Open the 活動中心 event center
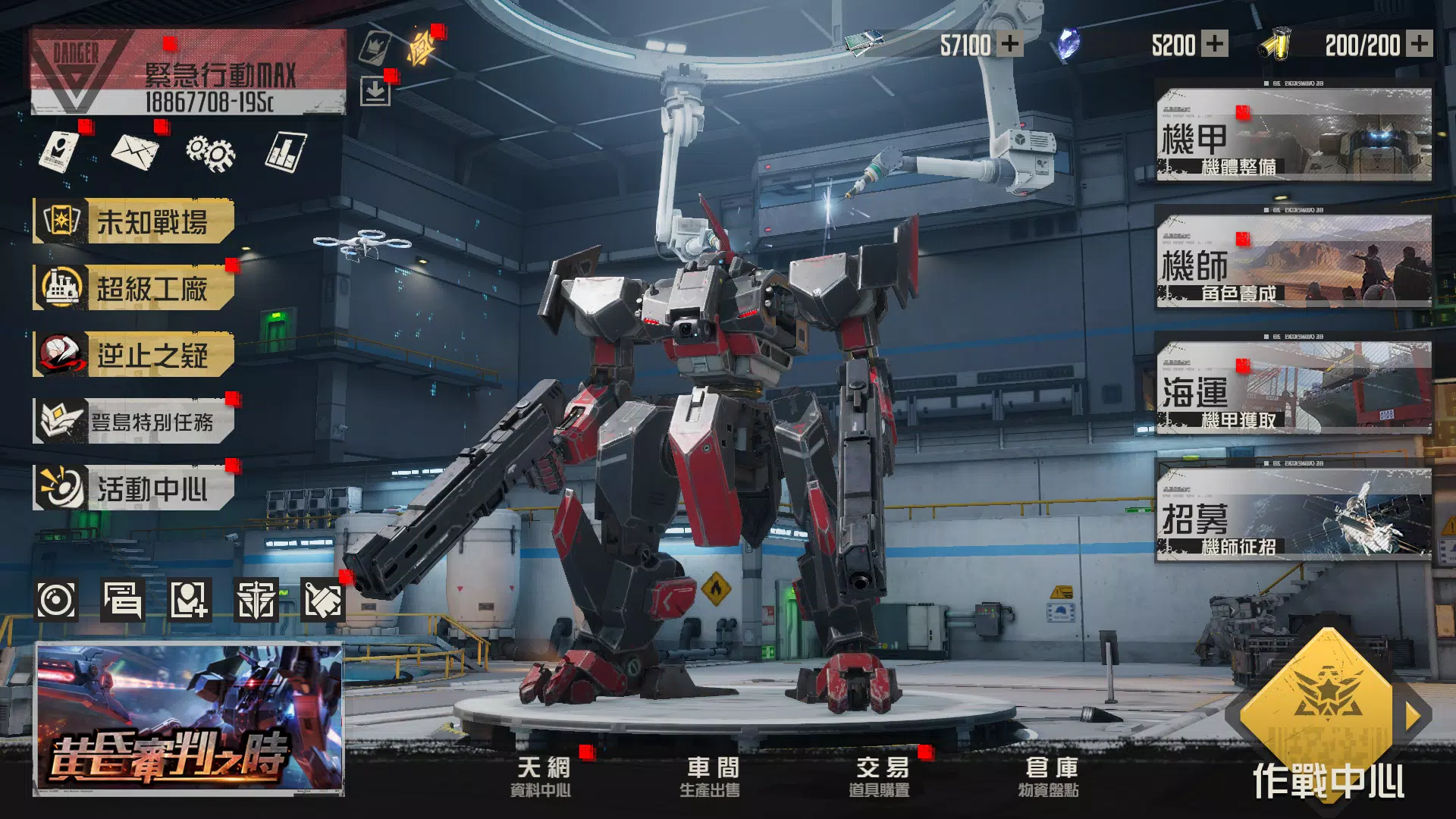The height and width of the screenshot is (819, 1456). [x=134, y=488]
